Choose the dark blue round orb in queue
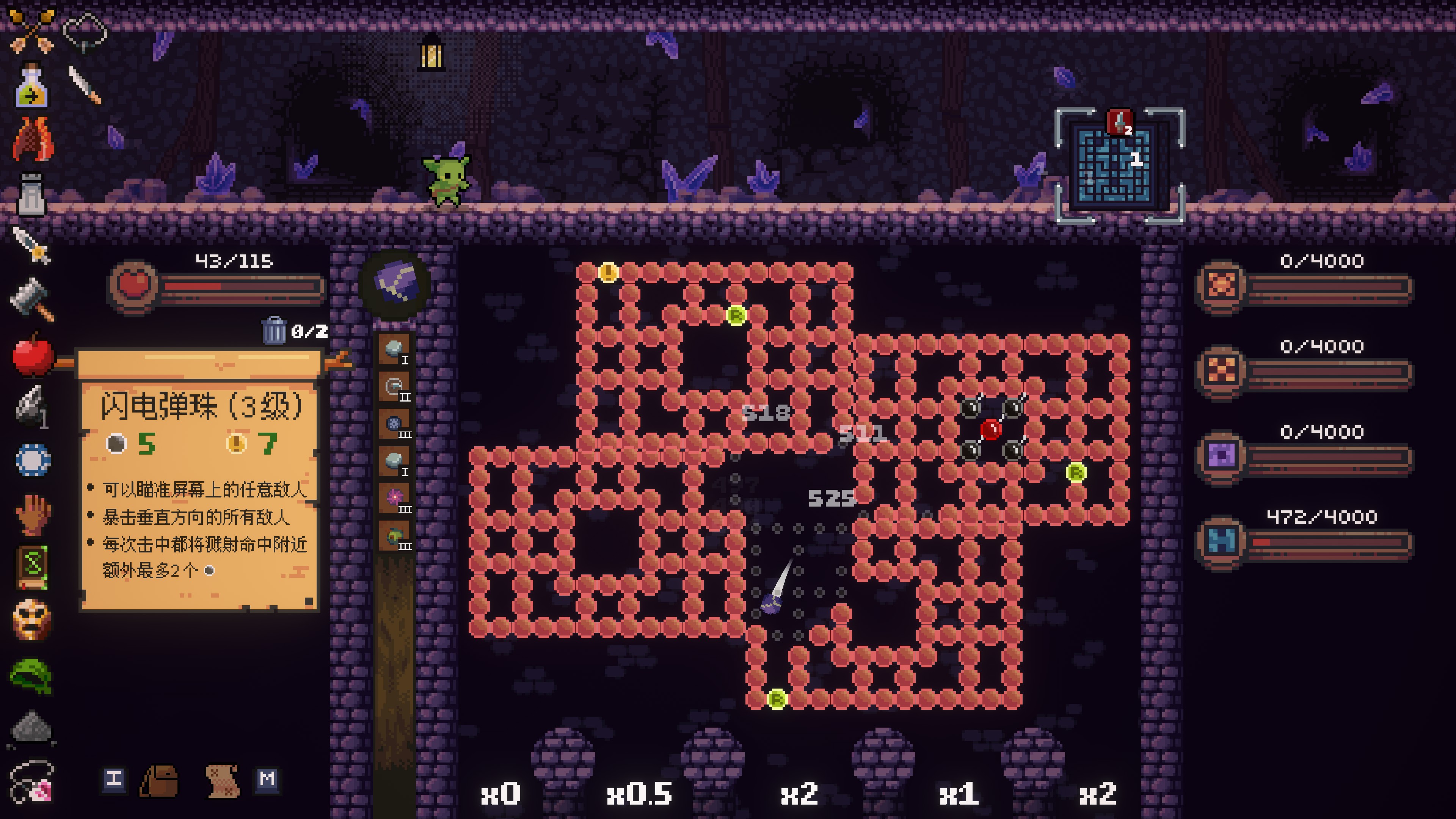 point(394,424)
